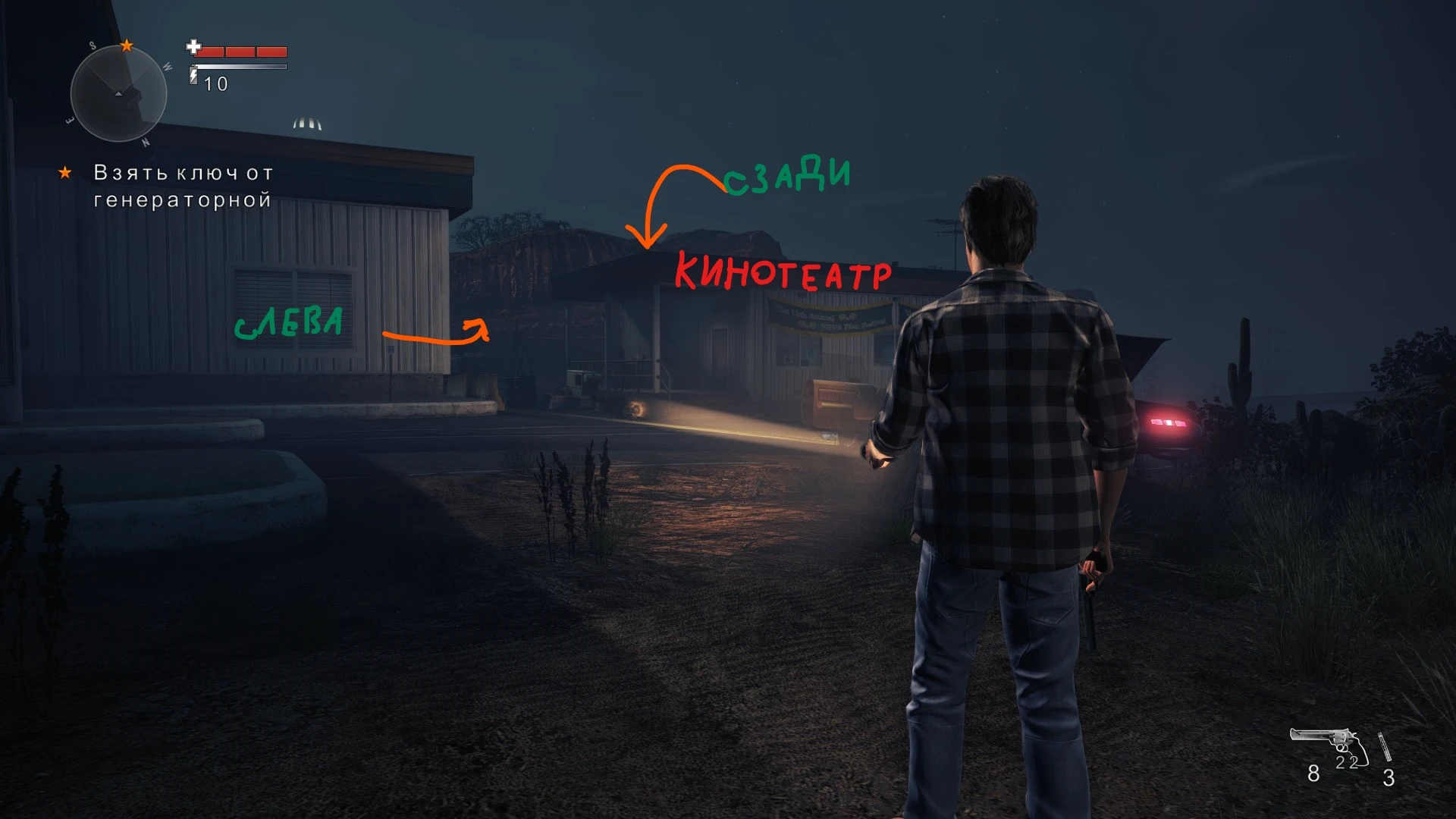
Task: Toggle the first red health segment
Action: click(209, 52)
